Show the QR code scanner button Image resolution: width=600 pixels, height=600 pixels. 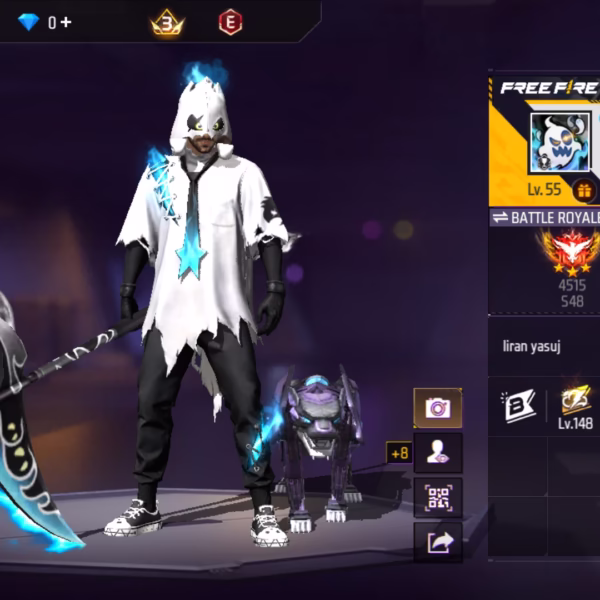tap(437, 497)
